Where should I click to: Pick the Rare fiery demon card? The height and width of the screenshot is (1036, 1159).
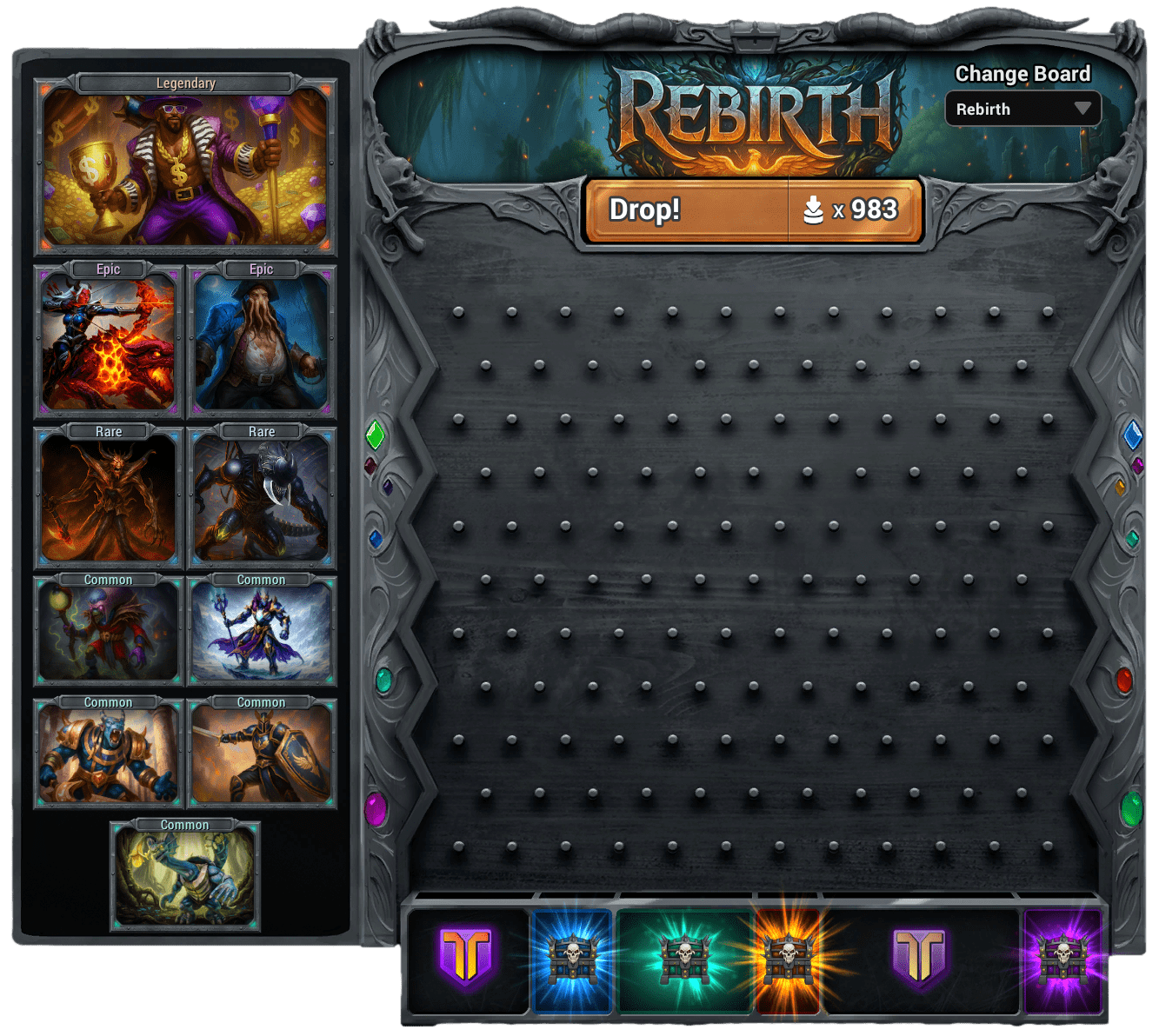(x=109, y=498)
